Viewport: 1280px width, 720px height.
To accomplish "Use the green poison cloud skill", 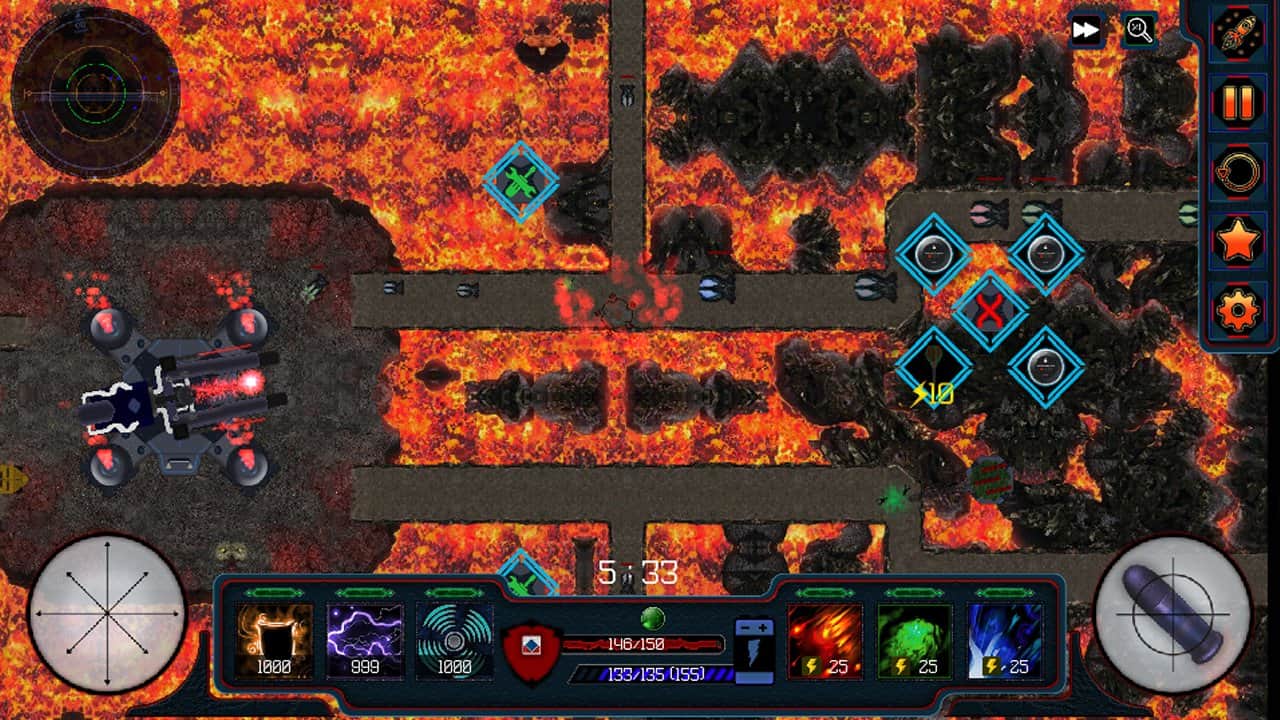I will (915, 641).
